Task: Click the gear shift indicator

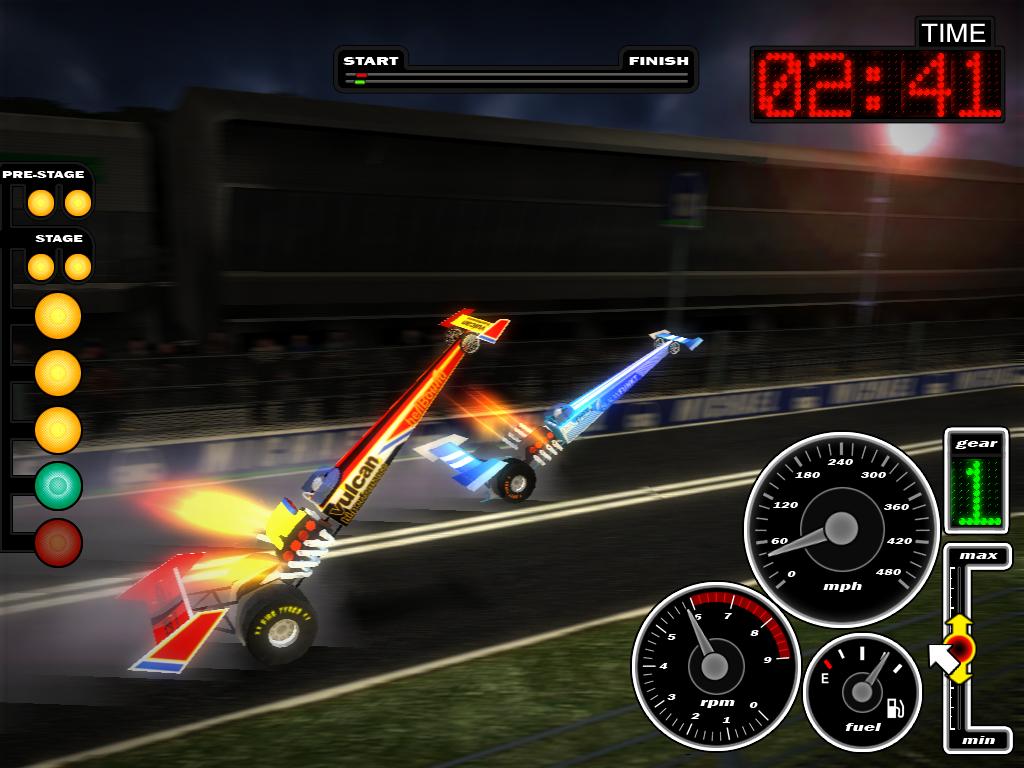Action: pos(976,491)
